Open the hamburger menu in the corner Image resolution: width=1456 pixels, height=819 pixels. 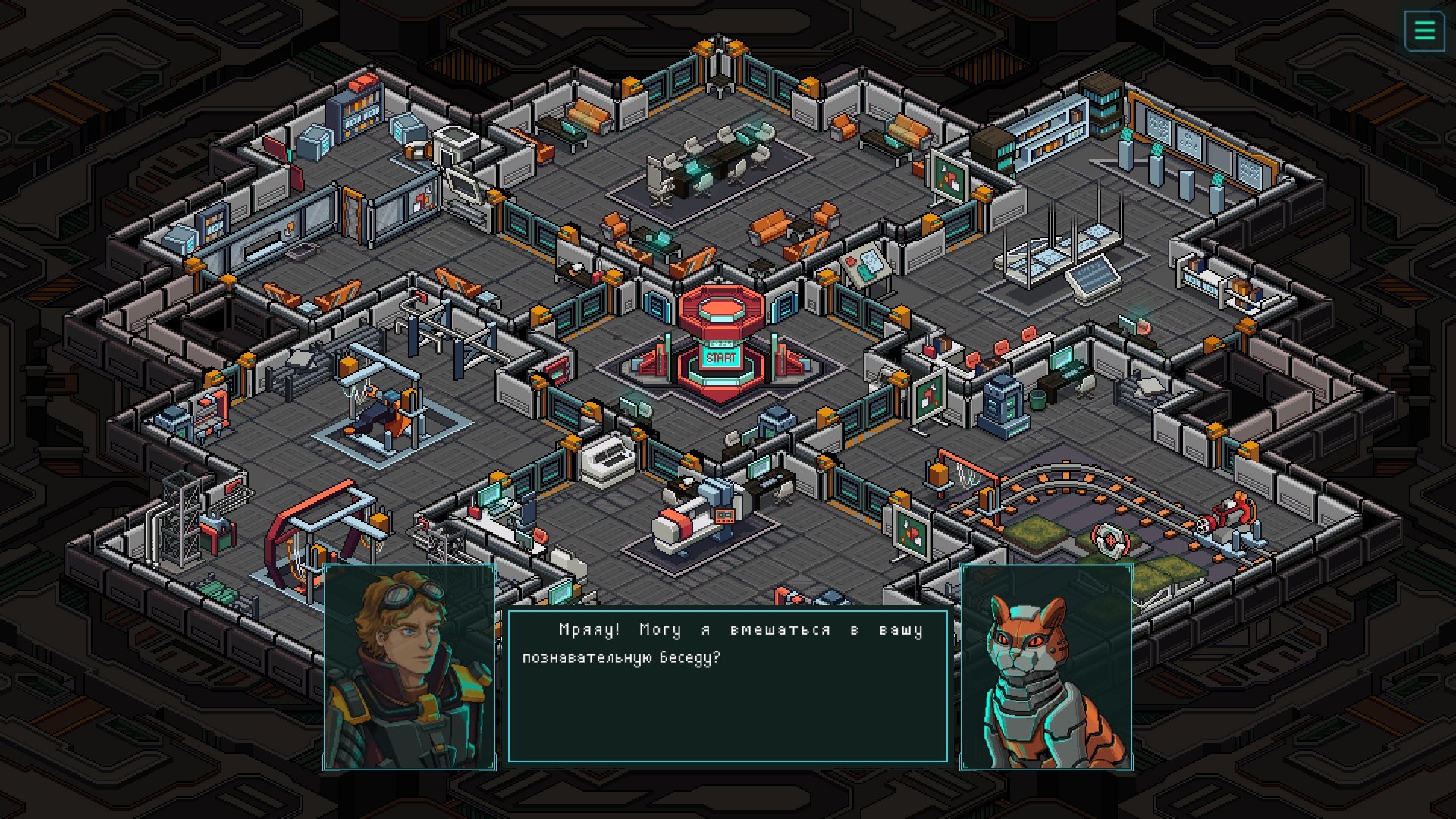coord(1424,31)
